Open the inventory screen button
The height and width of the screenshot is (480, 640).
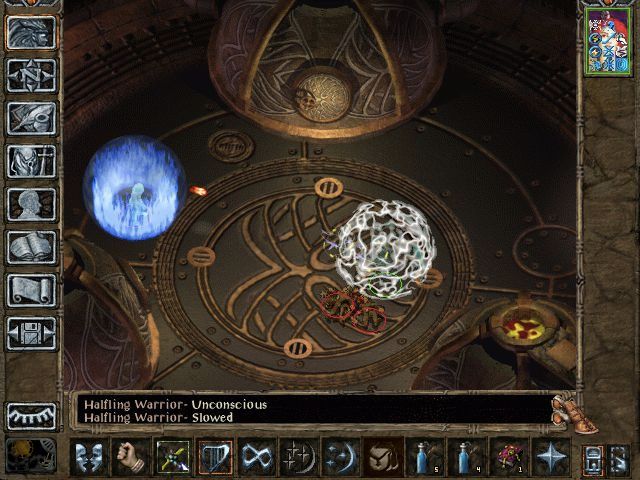point(31,160)
